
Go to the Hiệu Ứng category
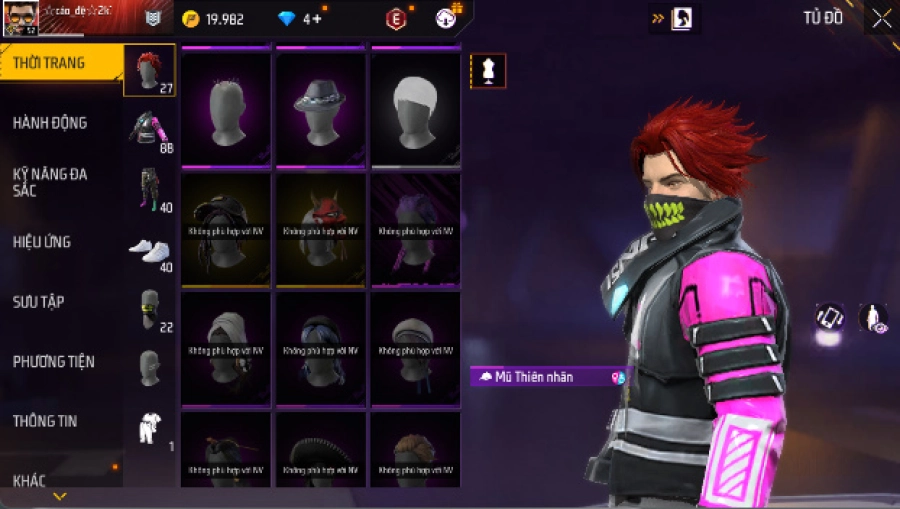pyautogui.click(x=42, y=242)
